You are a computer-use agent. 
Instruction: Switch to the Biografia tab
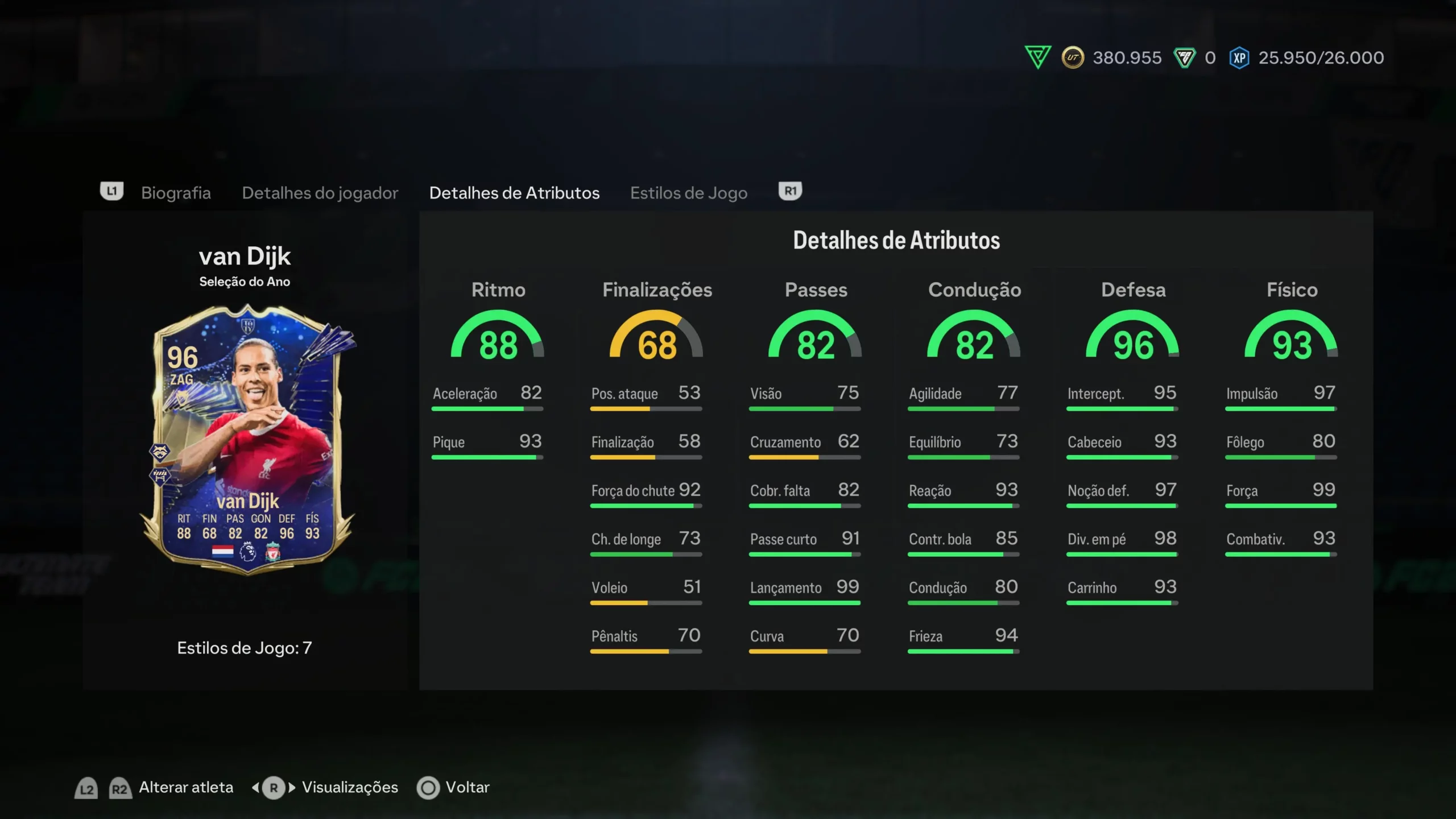coord(176,193)
